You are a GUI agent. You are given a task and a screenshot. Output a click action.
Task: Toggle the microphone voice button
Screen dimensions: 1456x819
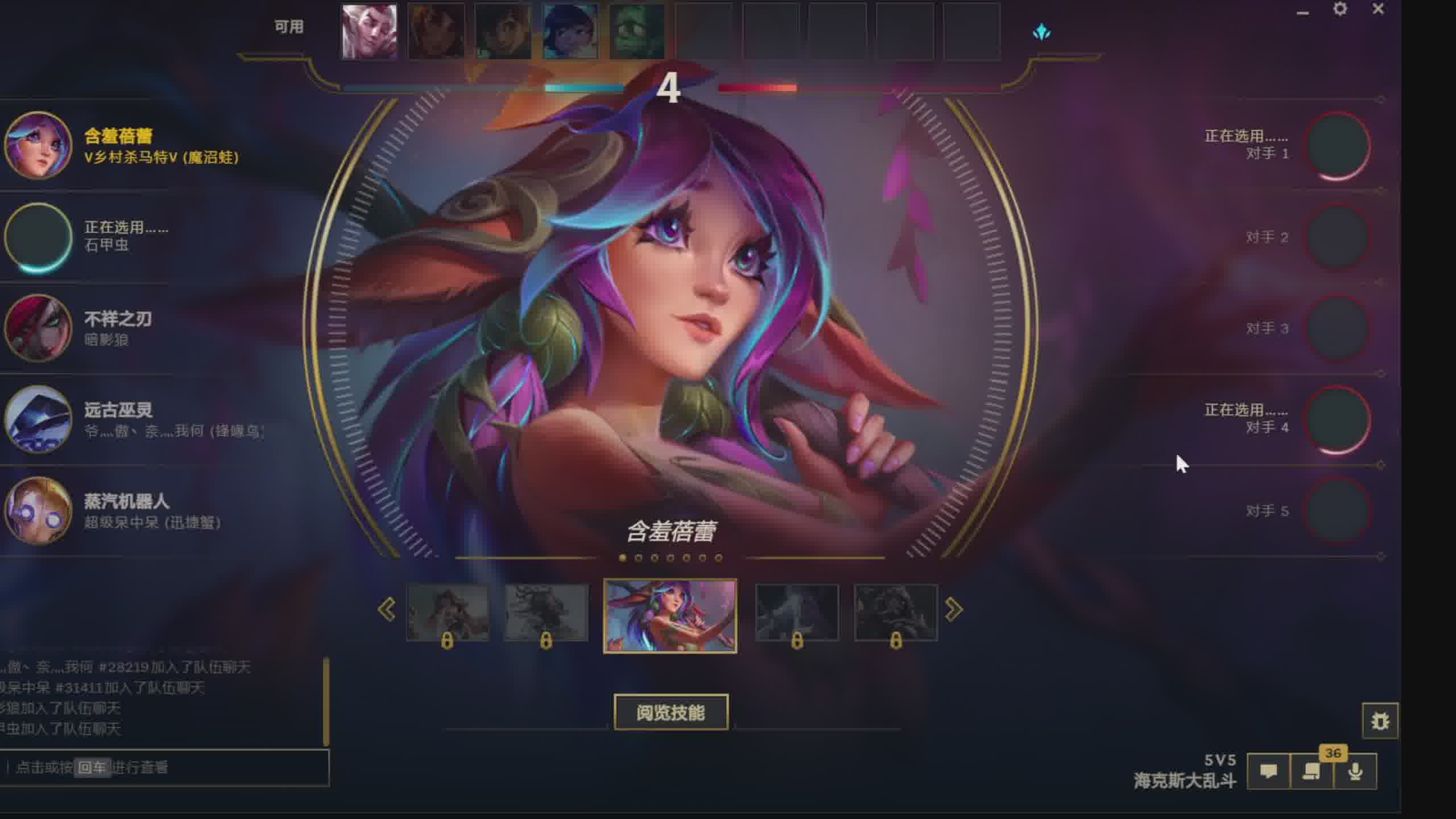[1355, 772]
